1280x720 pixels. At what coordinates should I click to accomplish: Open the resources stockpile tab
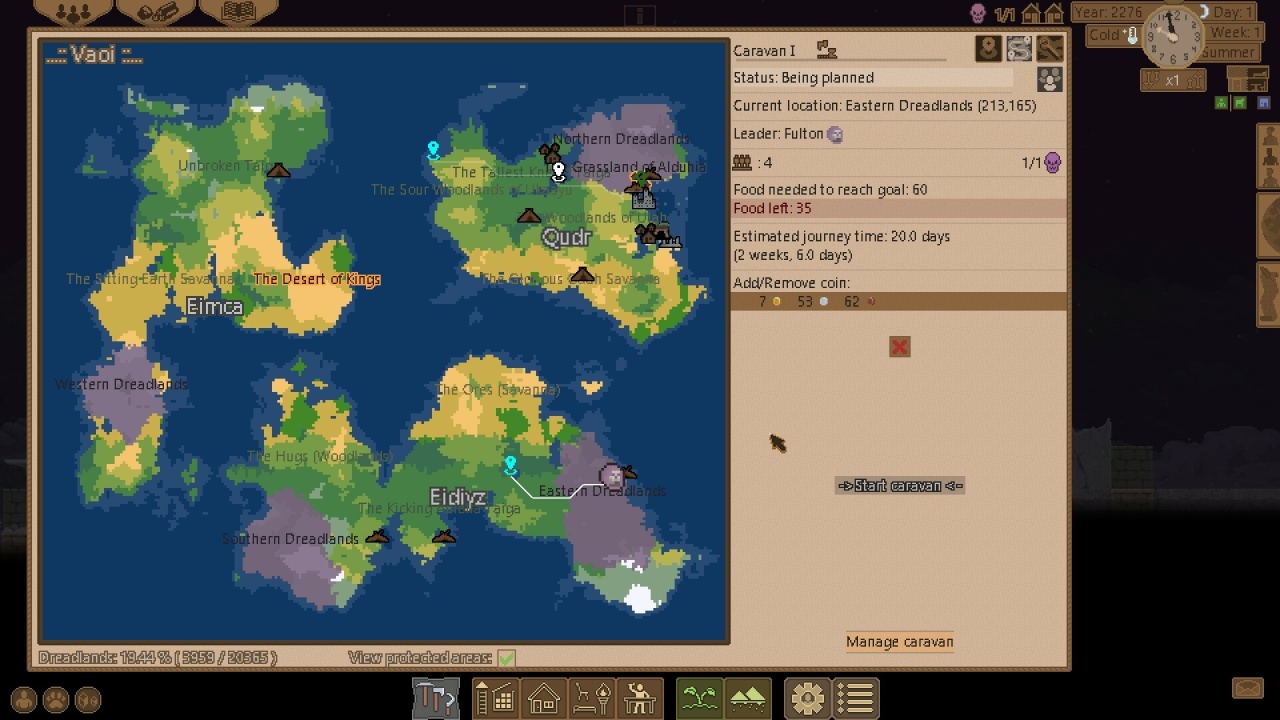tap(155, 13)
